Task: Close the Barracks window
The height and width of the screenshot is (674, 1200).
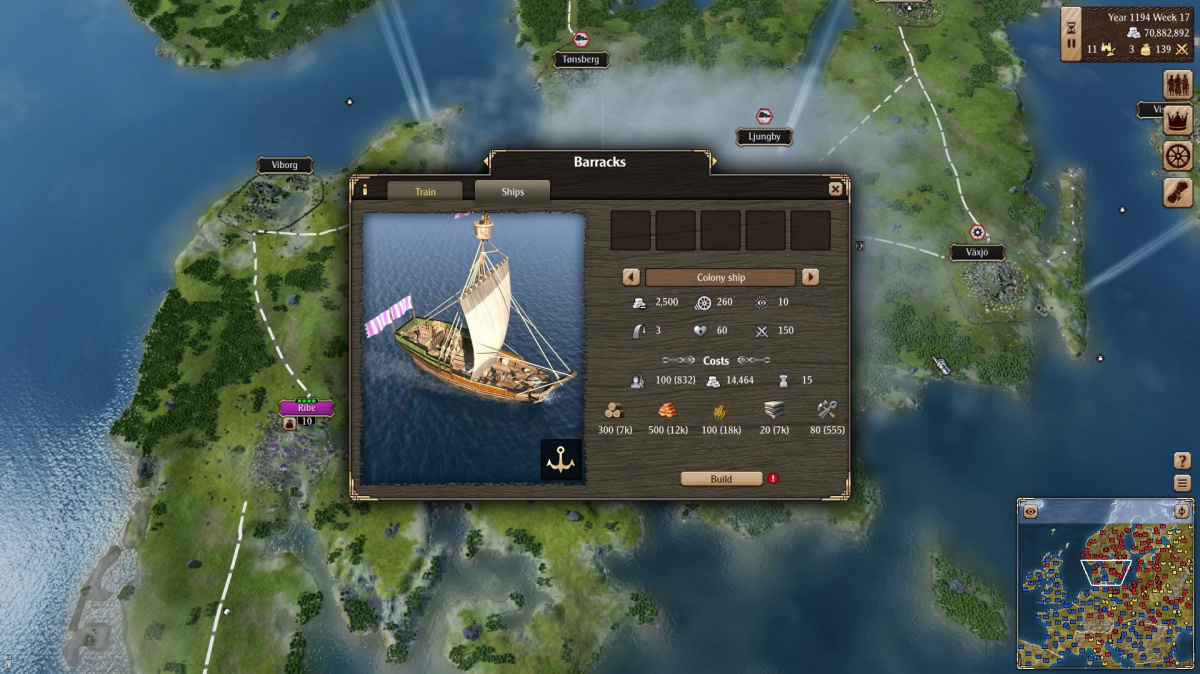Action: (x=835, y=189)
